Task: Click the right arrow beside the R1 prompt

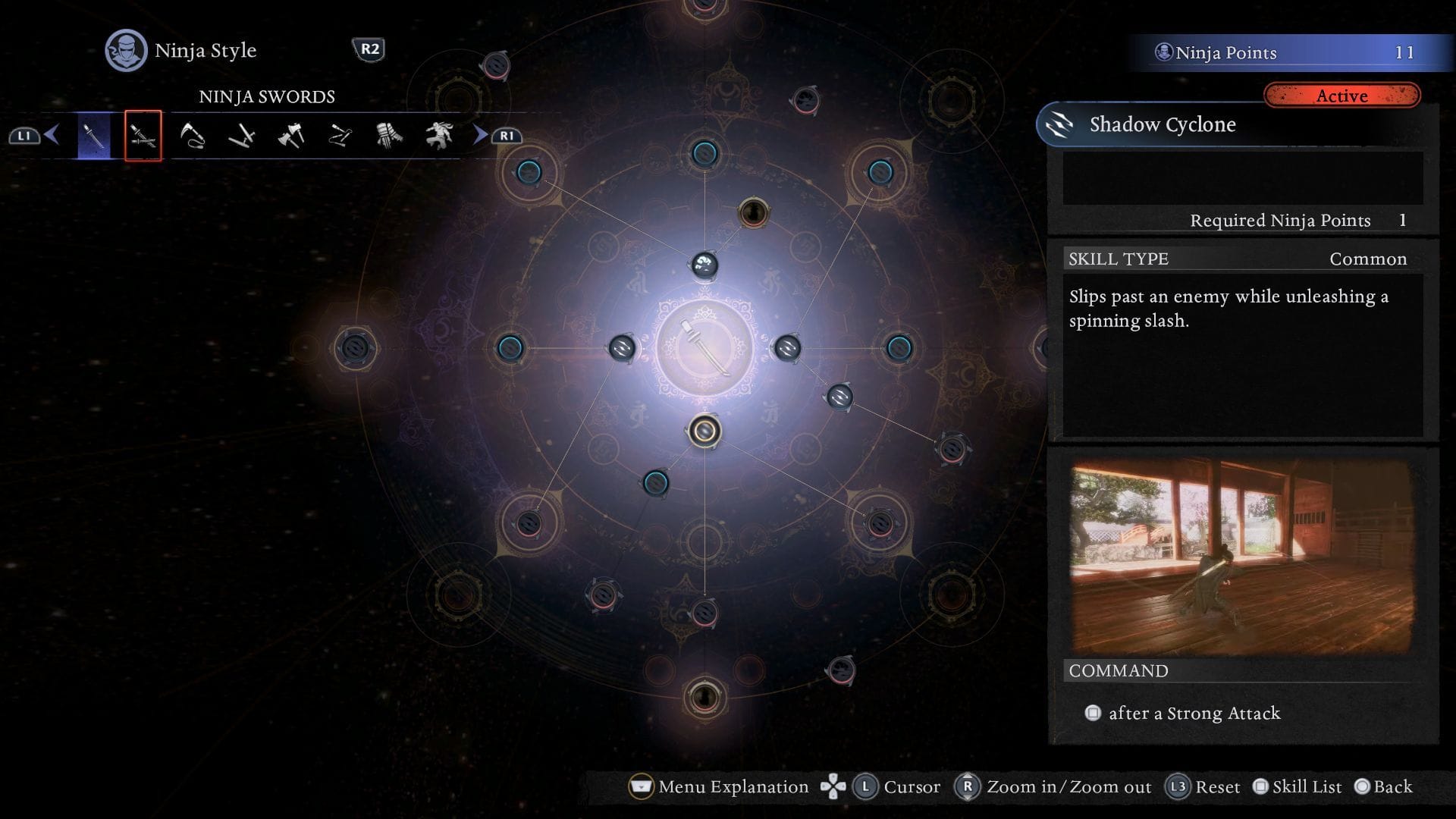Action: point(480,135)
